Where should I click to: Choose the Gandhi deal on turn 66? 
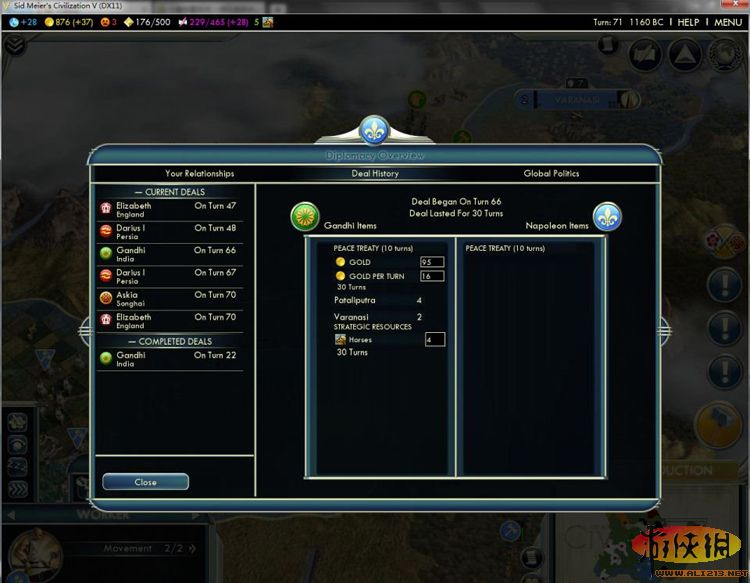click(170, 255)
